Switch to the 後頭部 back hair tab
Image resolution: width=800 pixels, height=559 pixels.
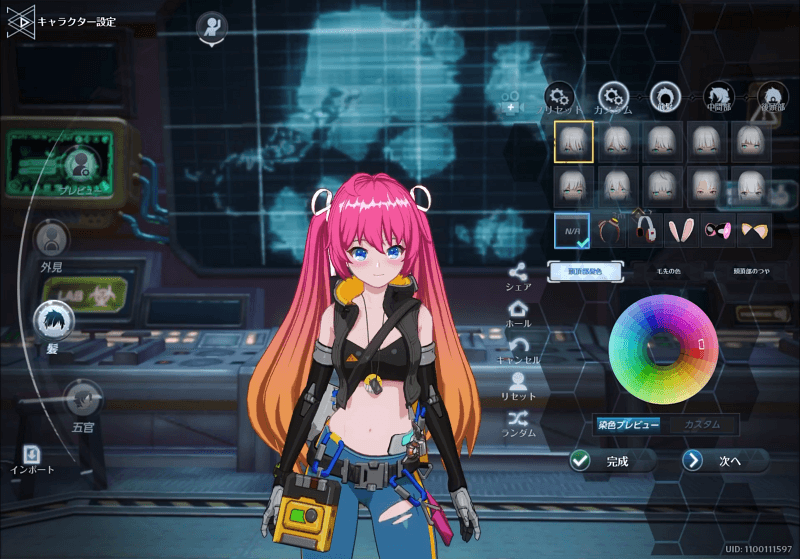click(771, 95)
